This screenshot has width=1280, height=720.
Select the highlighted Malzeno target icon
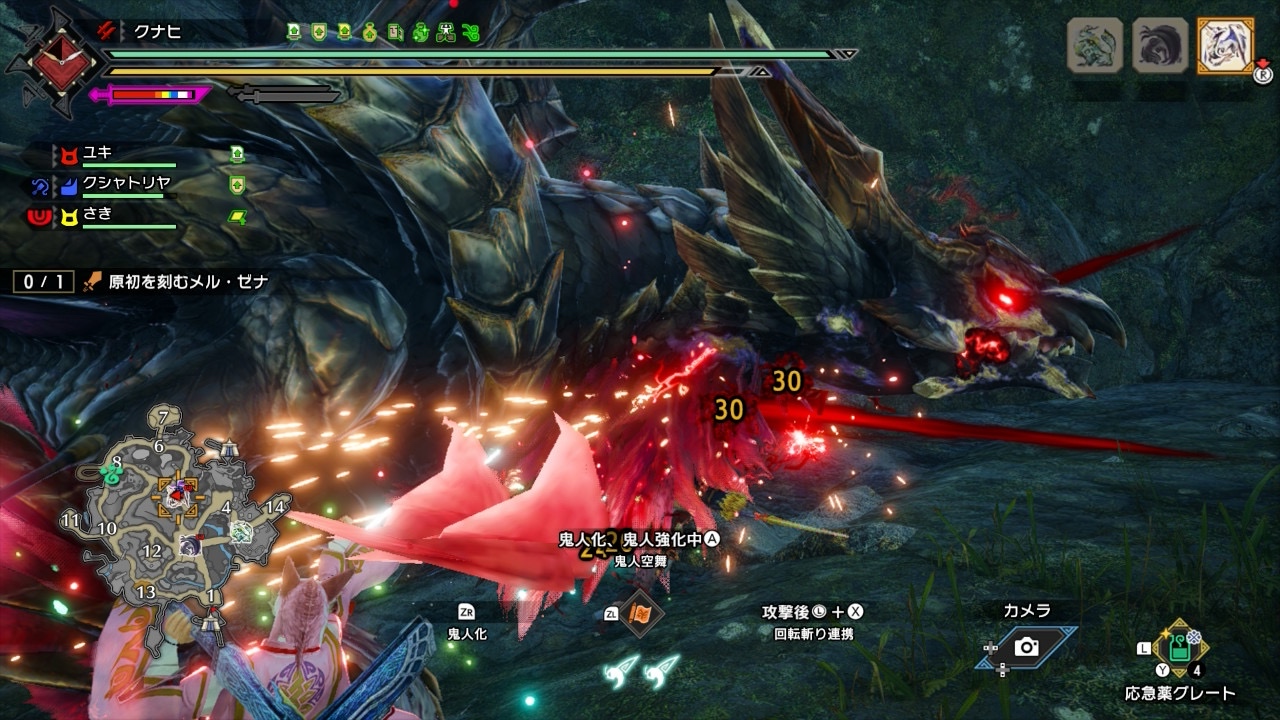tap(1224, 45)
